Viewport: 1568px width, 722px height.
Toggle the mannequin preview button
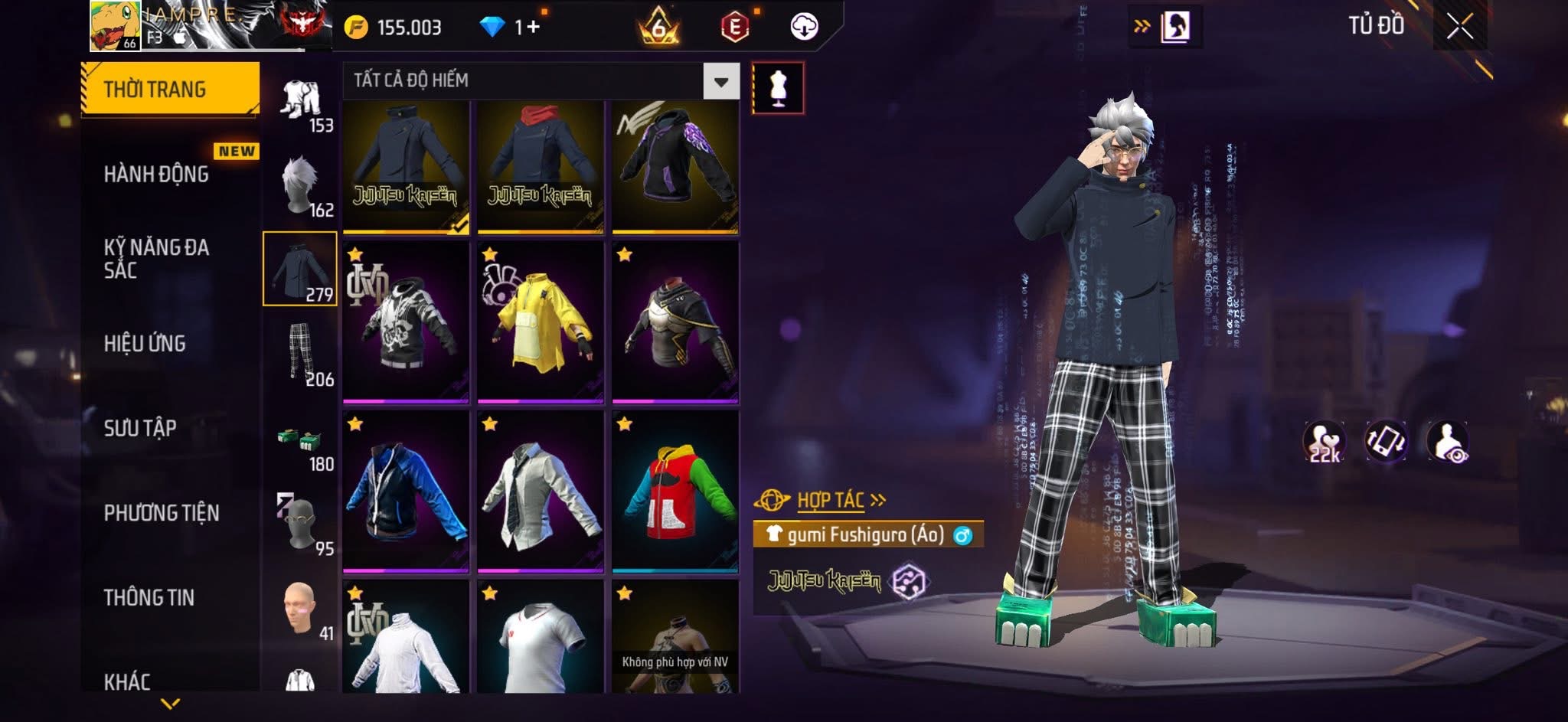click(x=778, y=88)
